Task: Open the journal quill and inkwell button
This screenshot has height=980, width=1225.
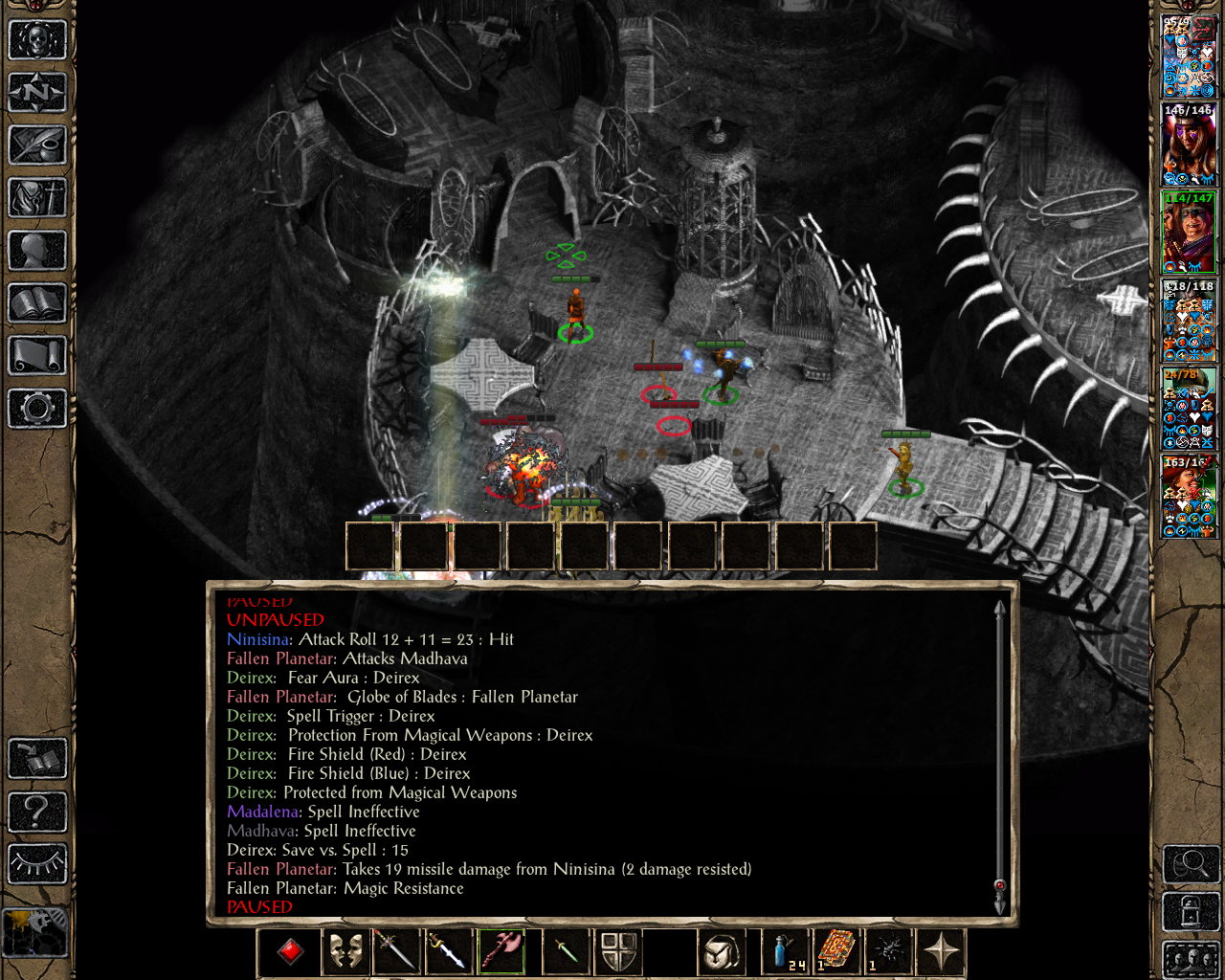Action: pos(37,145)
